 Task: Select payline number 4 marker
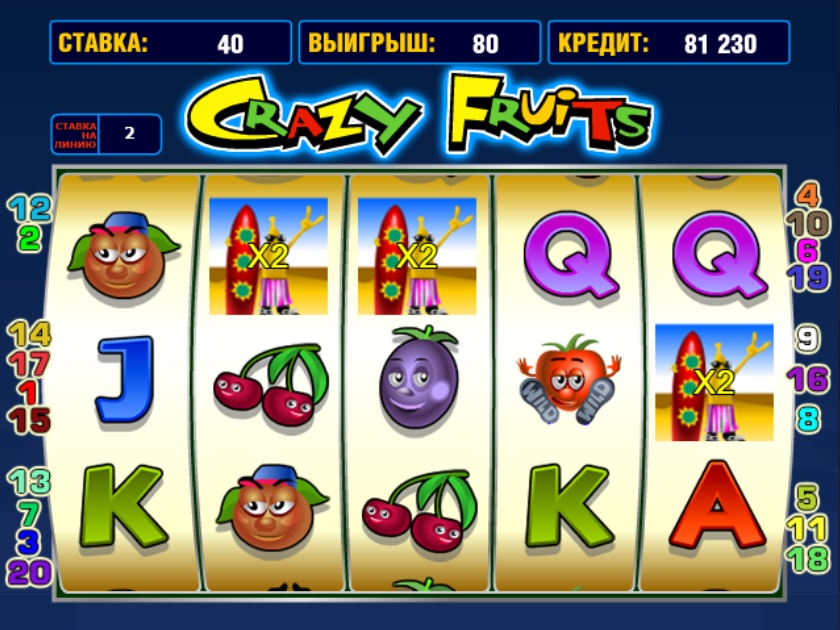click(x=807, y=195)
